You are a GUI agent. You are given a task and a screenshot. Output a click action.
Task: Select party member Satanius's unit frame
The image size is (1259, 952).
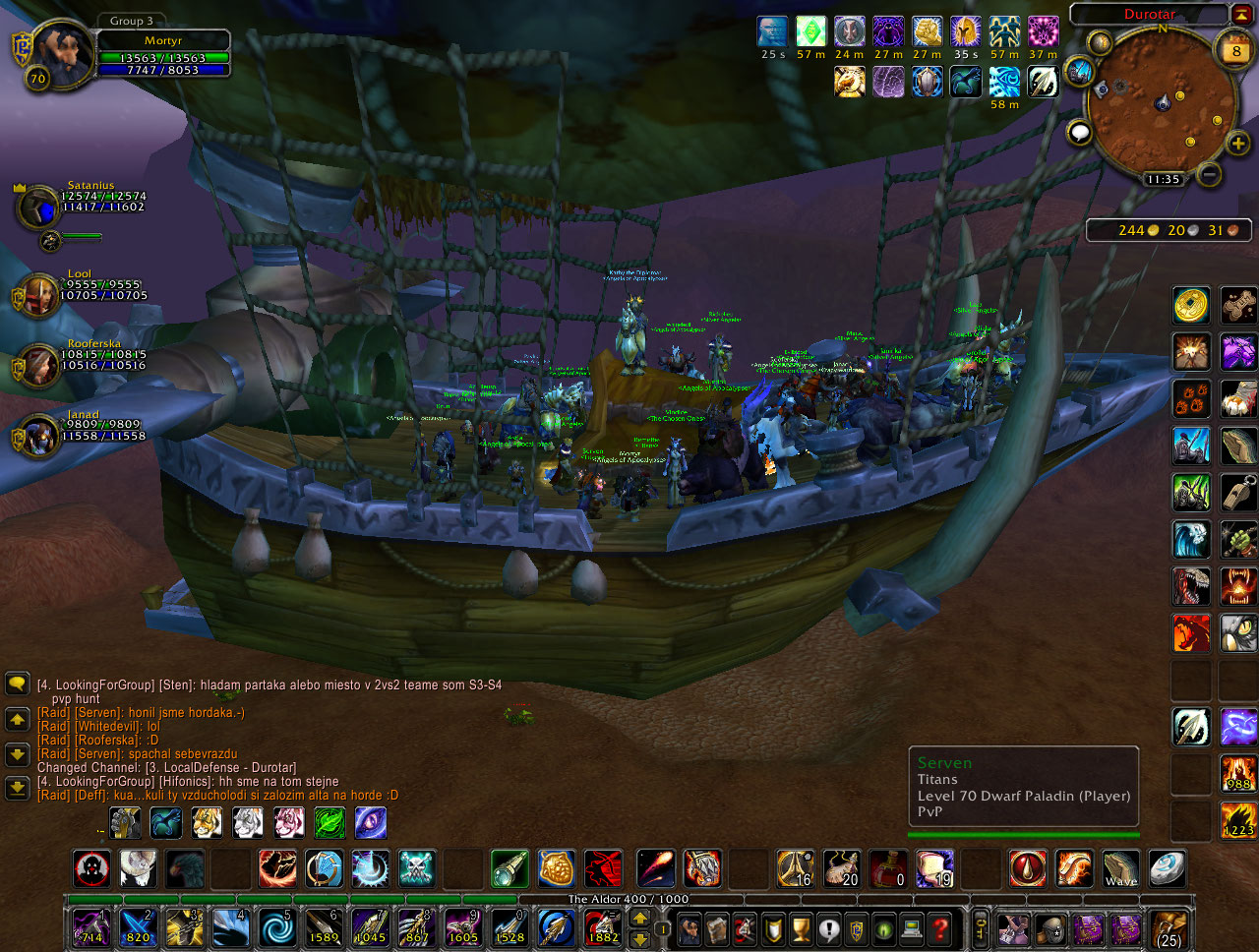[x=39, y=207]
